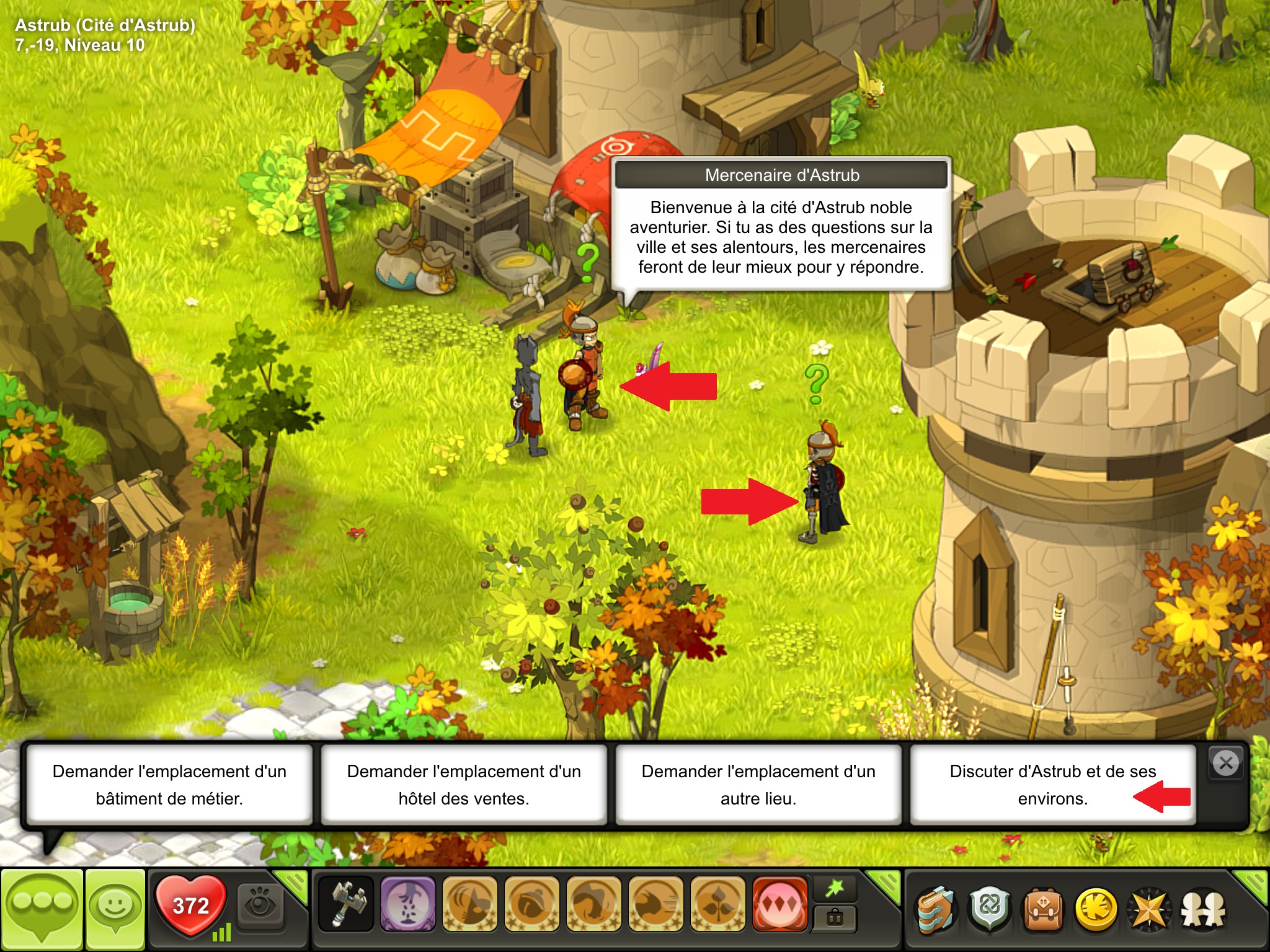Open the friends list icon
Viewport: 1270px width, 952px height.
(1203, 909)
